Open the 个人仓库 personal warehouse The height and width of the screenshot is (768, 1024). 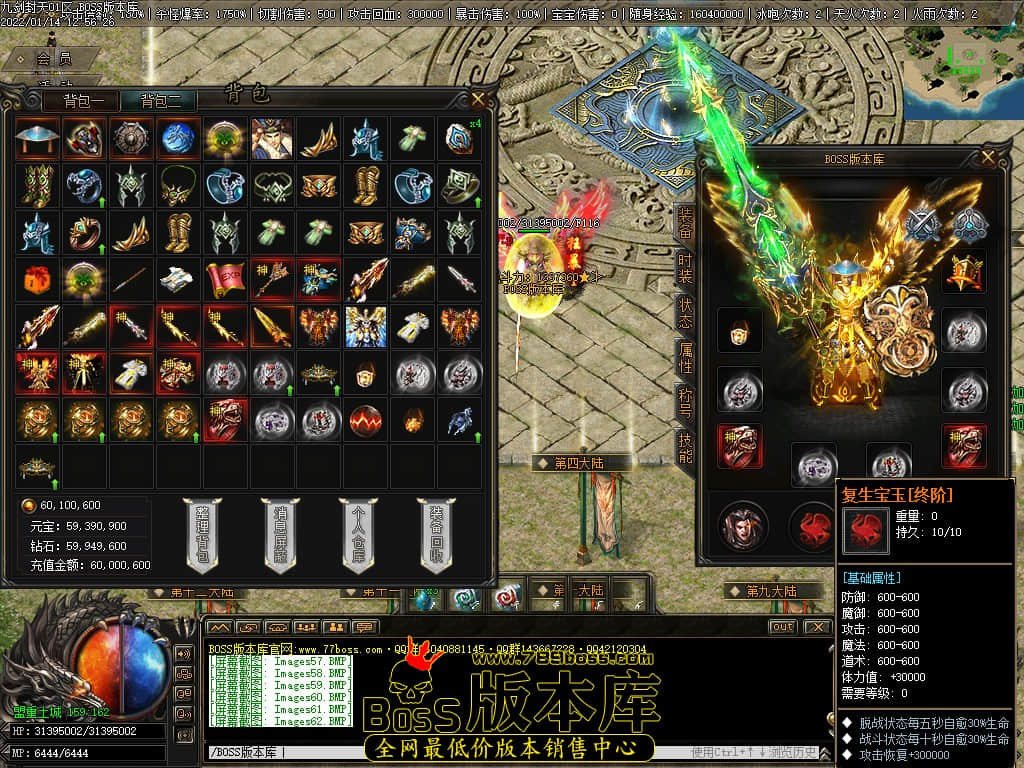[358, 536]
